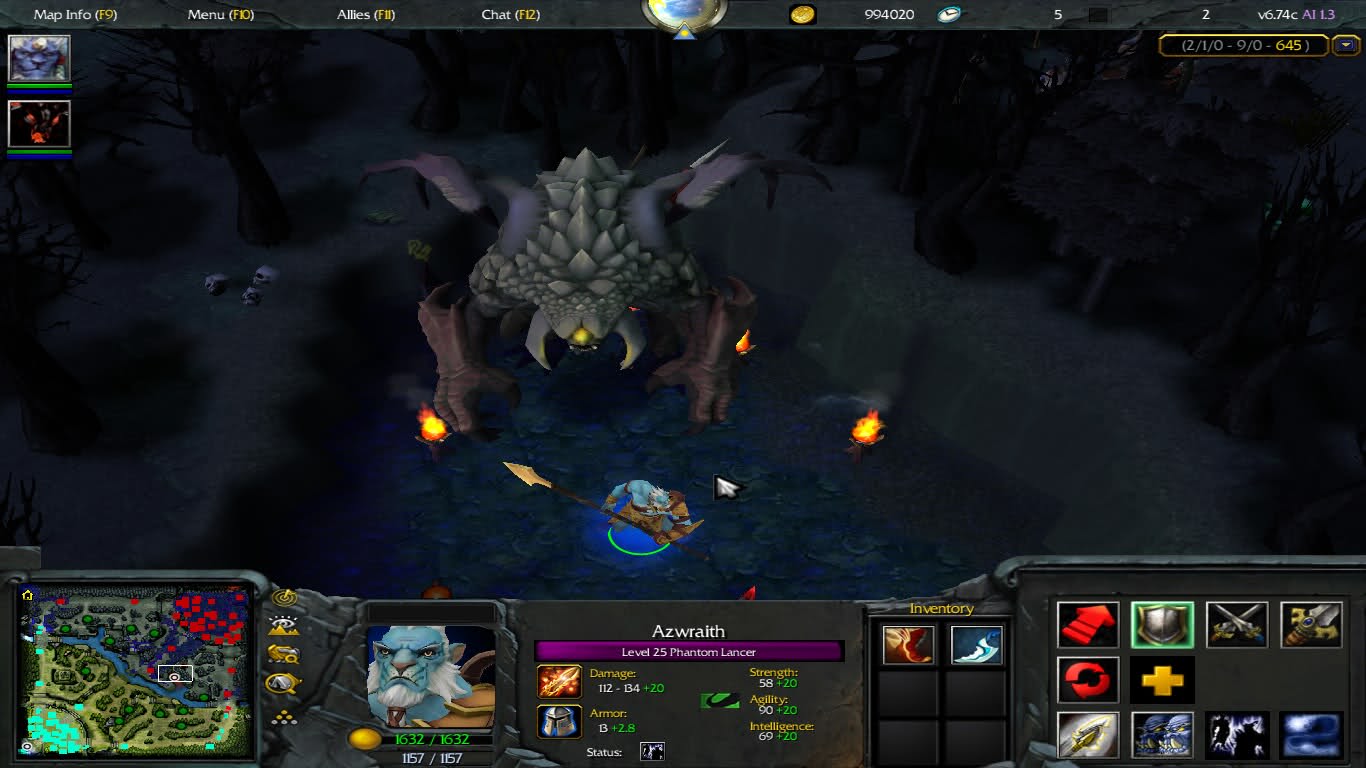Click the highlighted Stop shield command

tap(1162, 623)
